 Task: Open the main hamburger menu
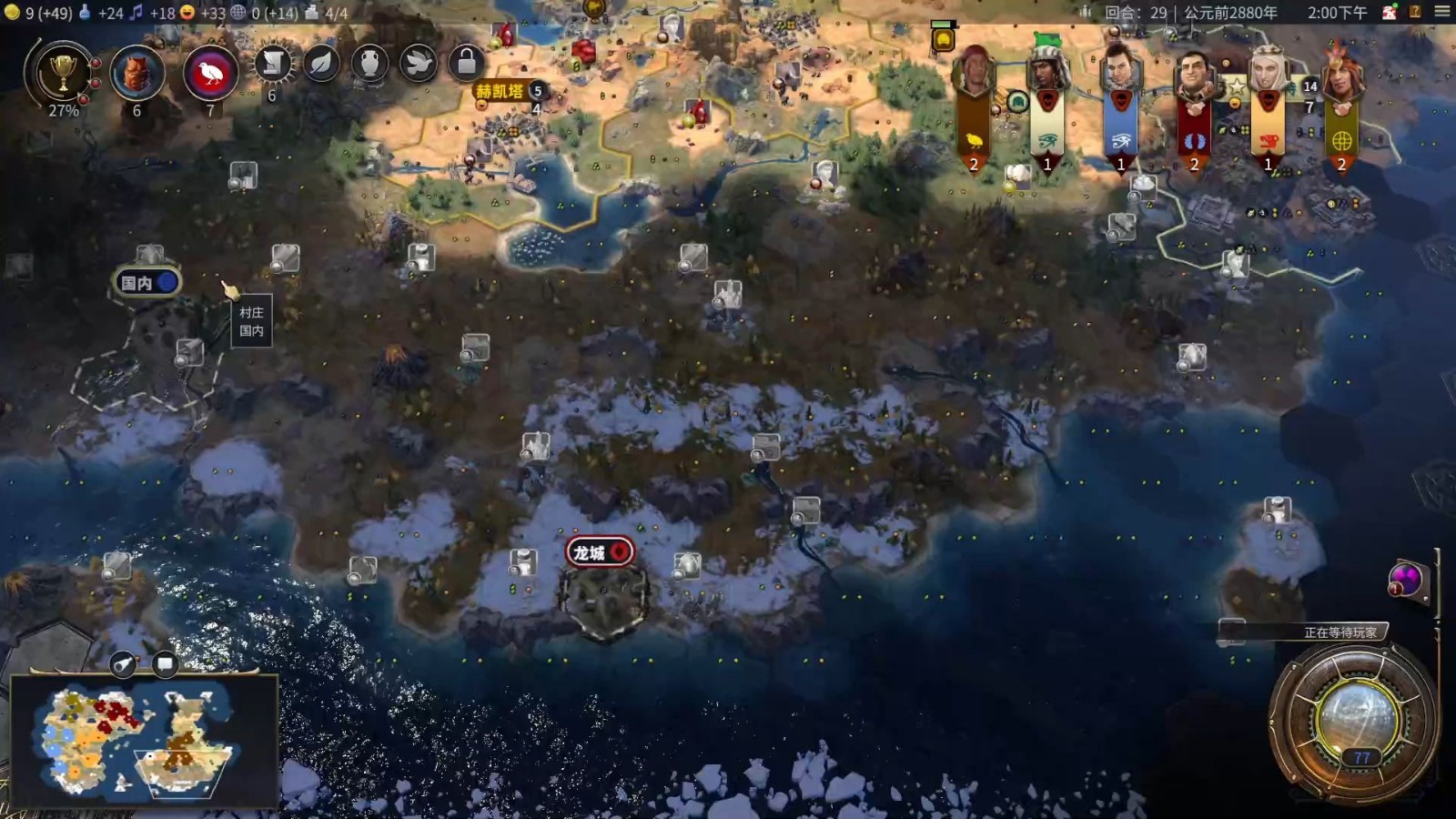pyautogui.click(x=1442, y=12)
